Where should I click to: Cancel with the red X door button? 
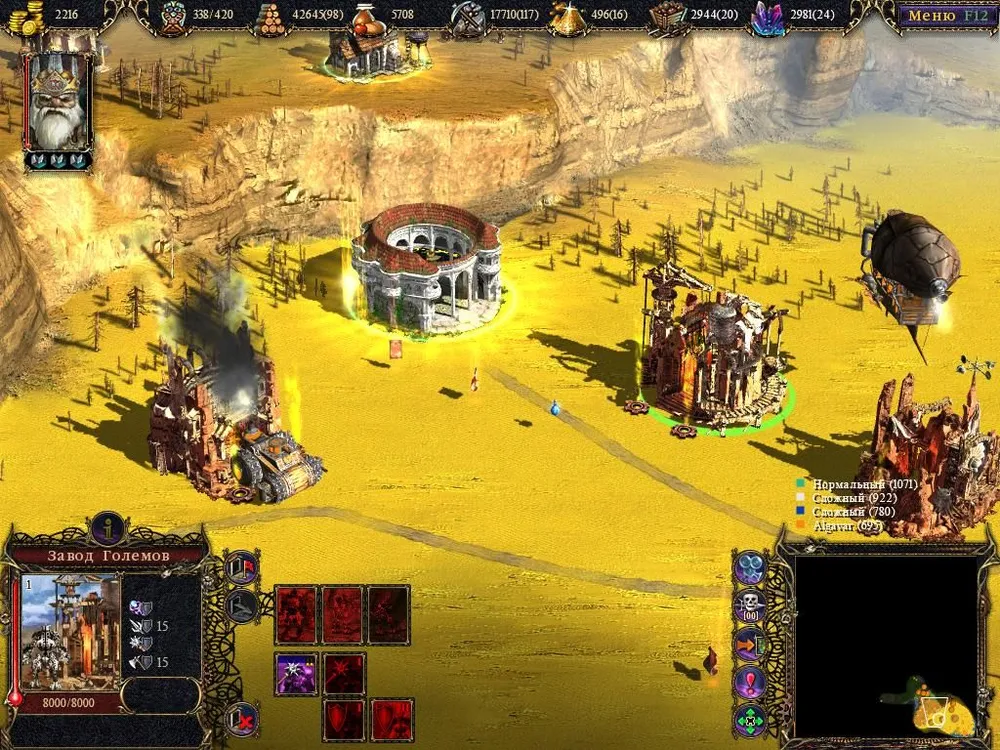(x=241, y=717)
